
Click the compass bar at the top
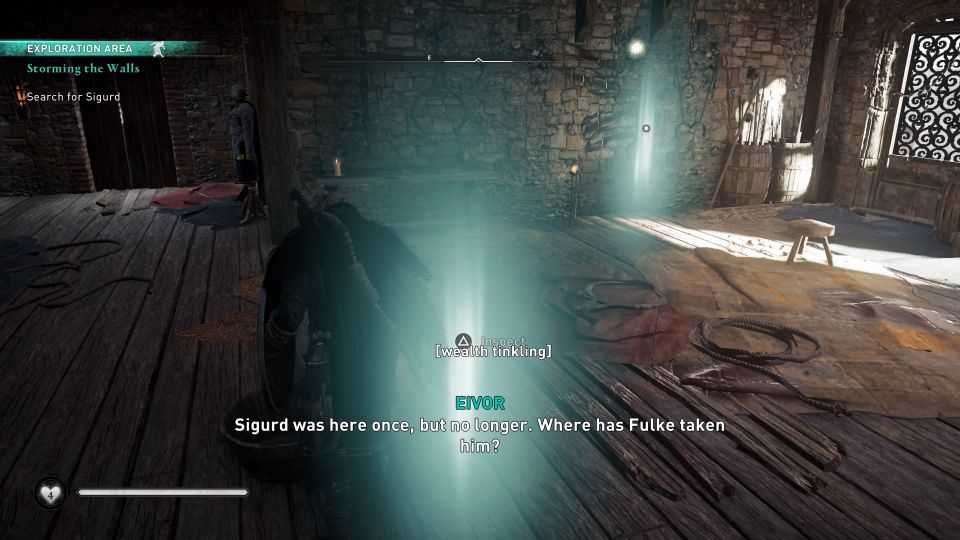[478, 60]
